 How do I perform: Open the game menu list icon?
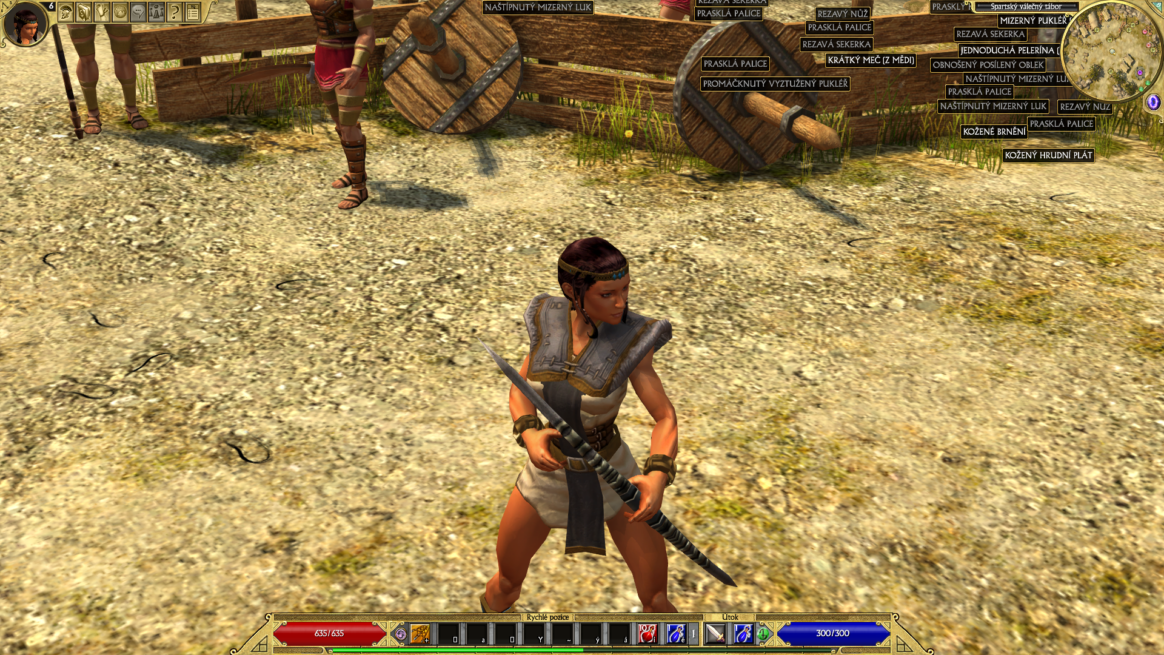(192, 13)
